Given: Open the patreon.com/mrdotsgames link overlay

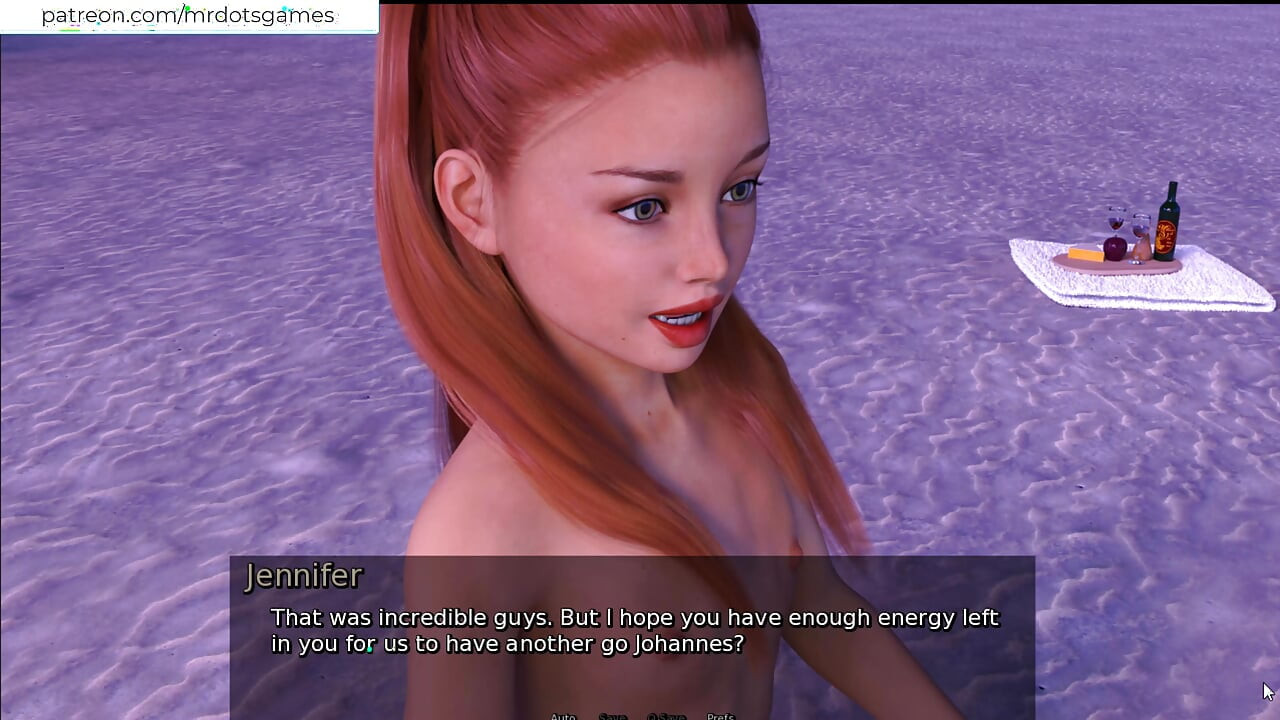Looking at the screenshot, I should coord(188,16).
